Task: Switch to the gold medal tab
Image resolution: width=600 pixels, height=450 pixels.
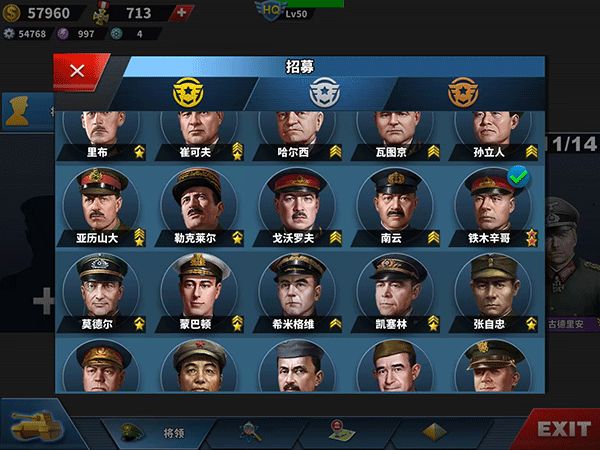Action: pyautogui.click(x=187, y=93)
